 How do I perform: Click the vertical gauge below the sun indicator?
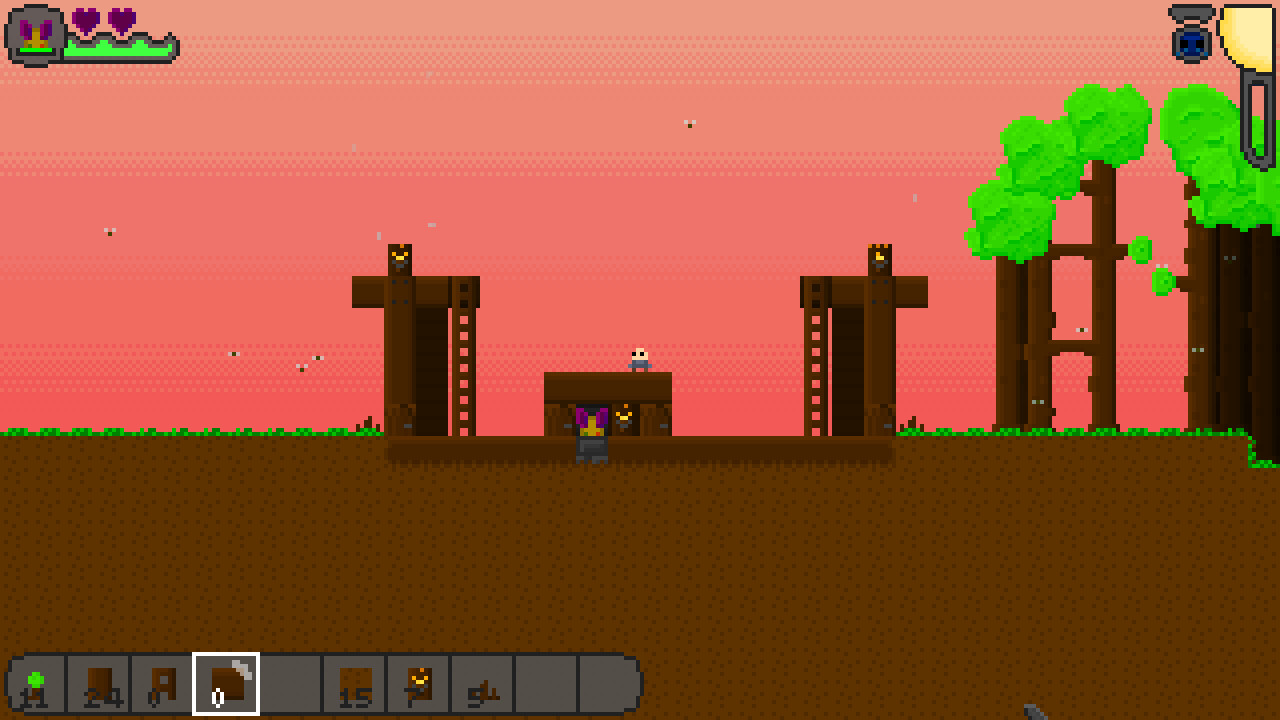(x=1256, y=120)
